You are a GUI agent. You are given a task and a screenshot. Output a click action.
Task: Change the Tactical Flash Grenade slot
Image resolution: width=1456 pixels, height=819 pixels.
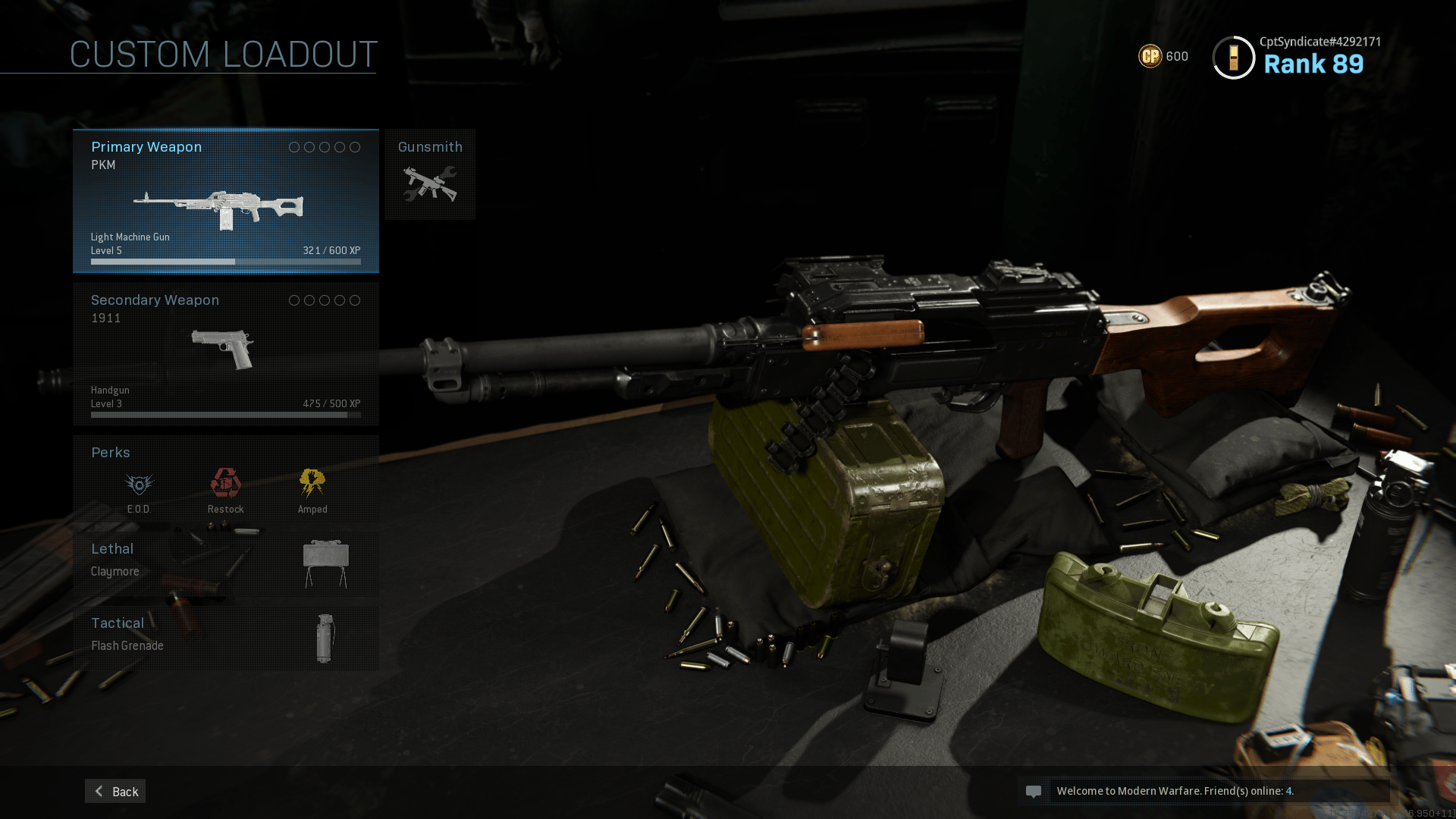point(225,637)
